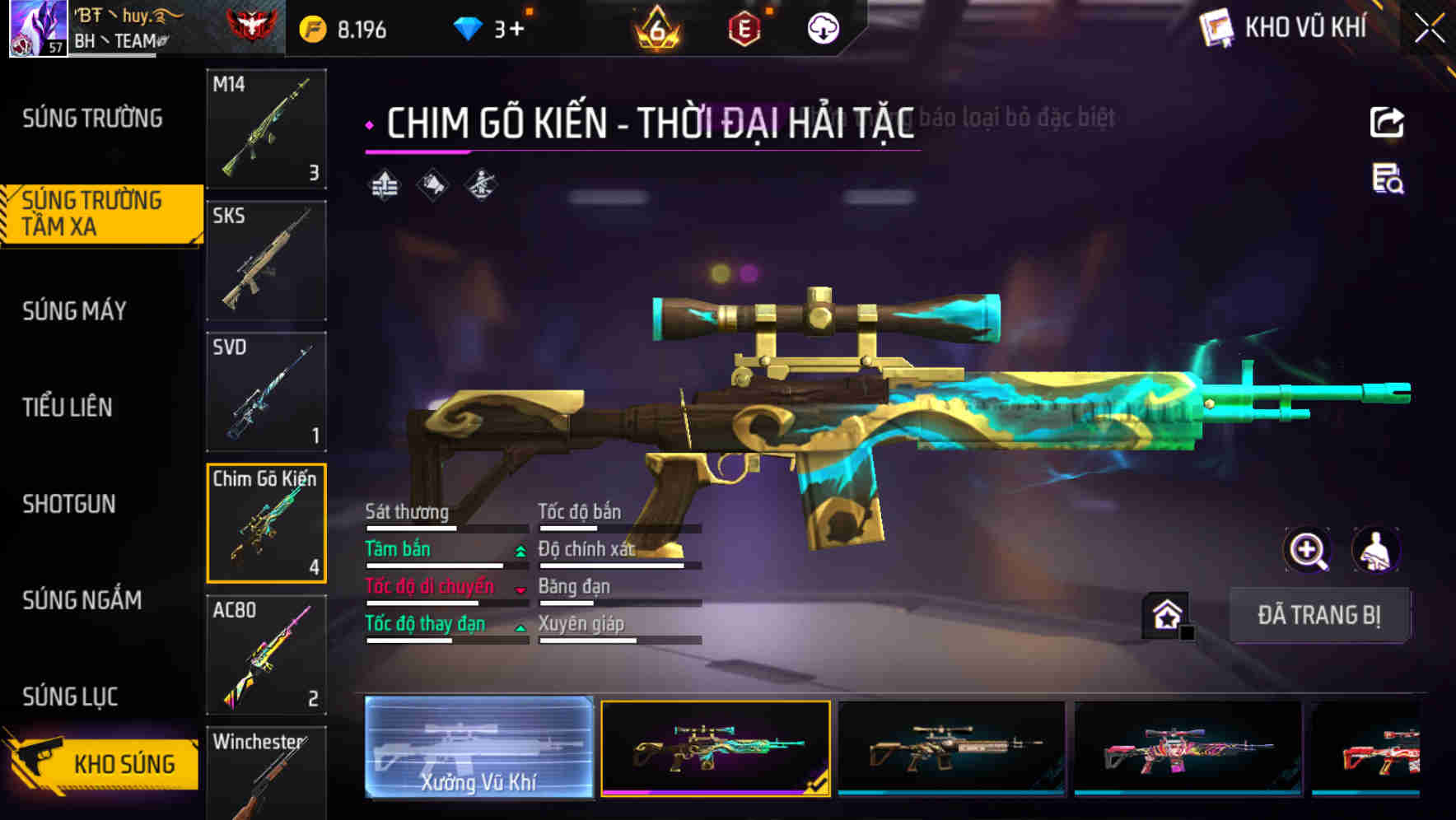Open the weapon zoom magnifier icon
The width and height of the screenshot is (1456, 820).
(1309, 550)
